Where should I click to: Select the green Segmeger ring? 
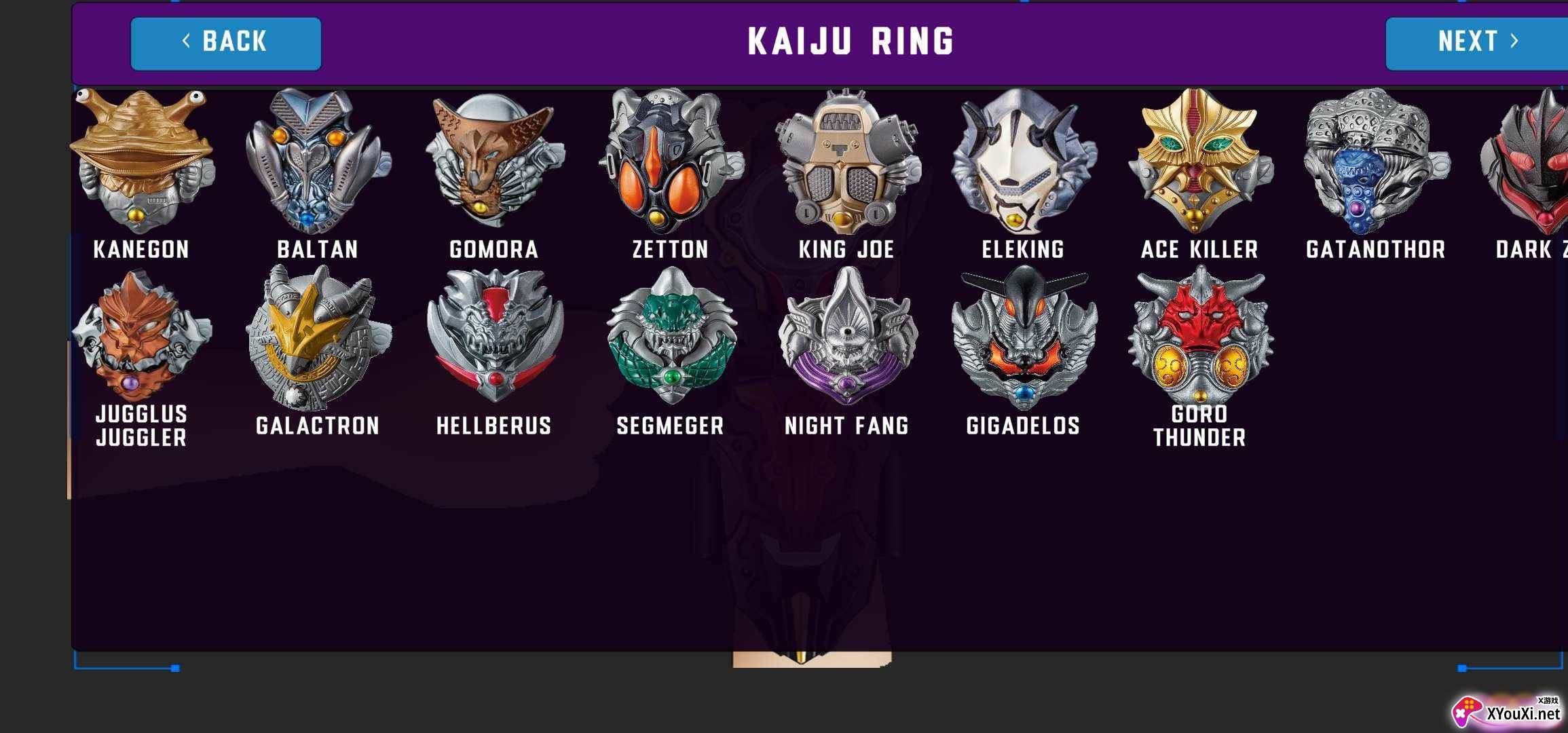click(x=670, y=336)
